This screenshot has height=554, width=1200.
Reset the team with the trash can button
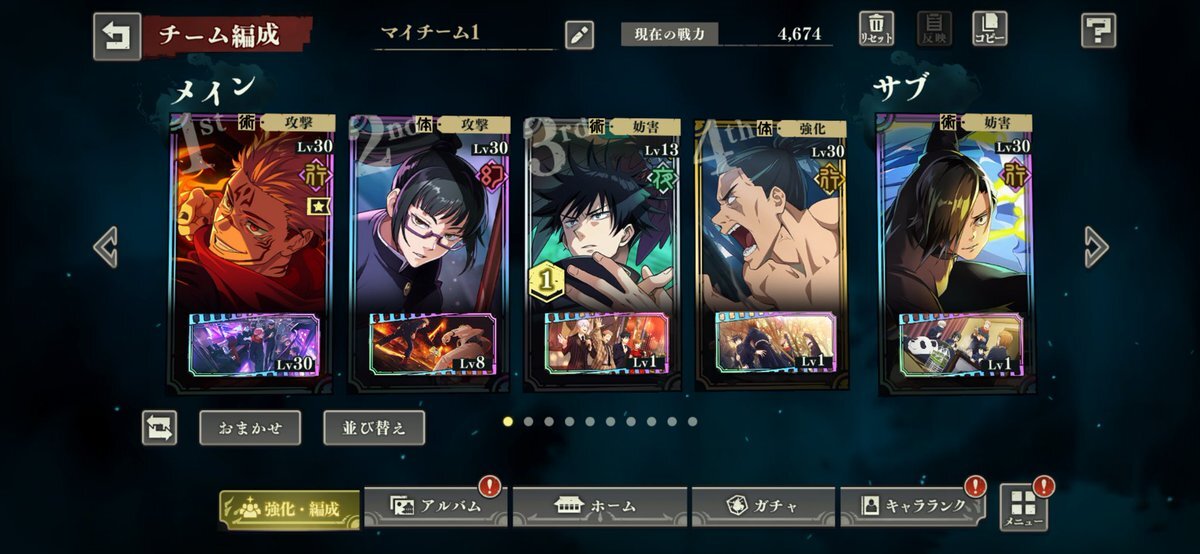pyautogui.click(x=875, y=29)
